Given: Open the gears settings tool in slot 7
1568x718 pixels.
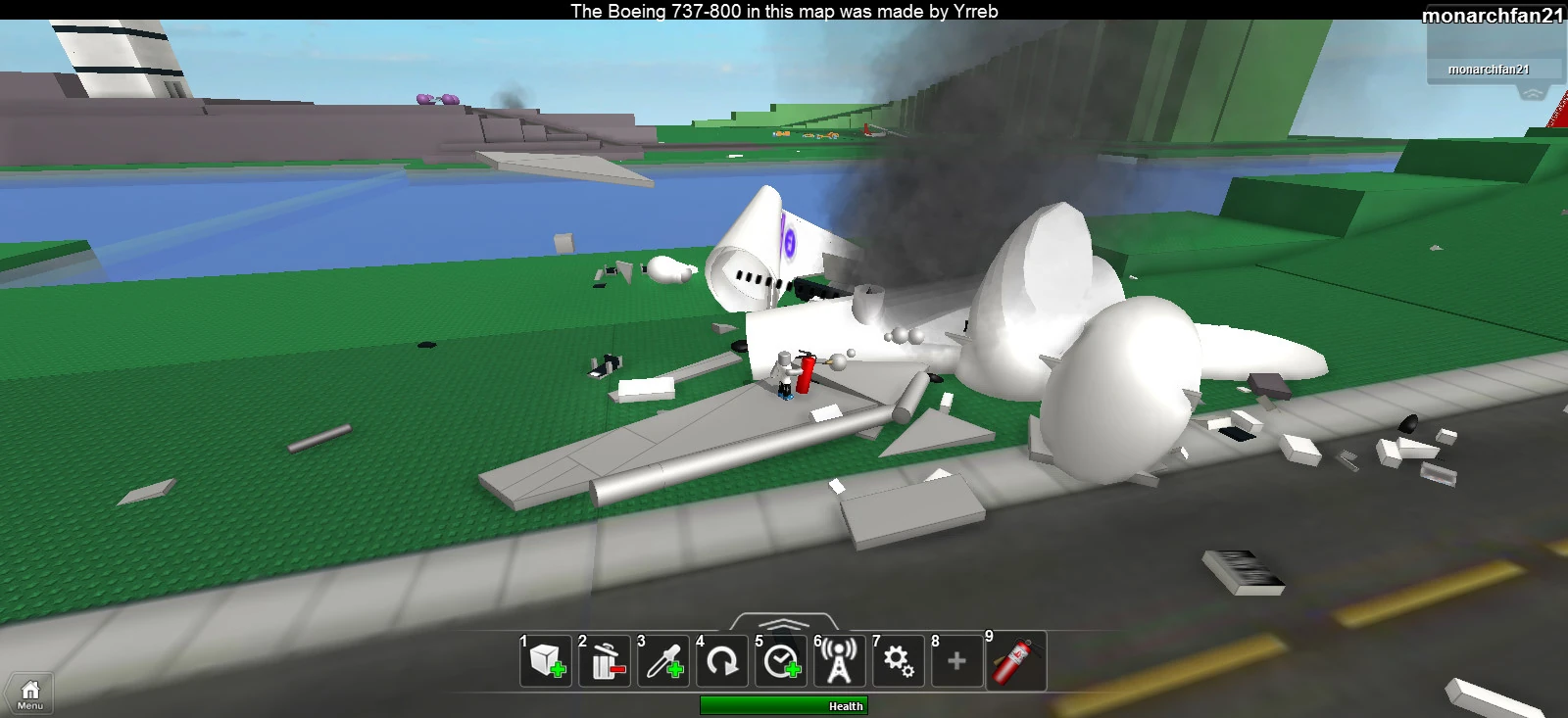Looking at the screenshot, I should [x=898, y=662].
